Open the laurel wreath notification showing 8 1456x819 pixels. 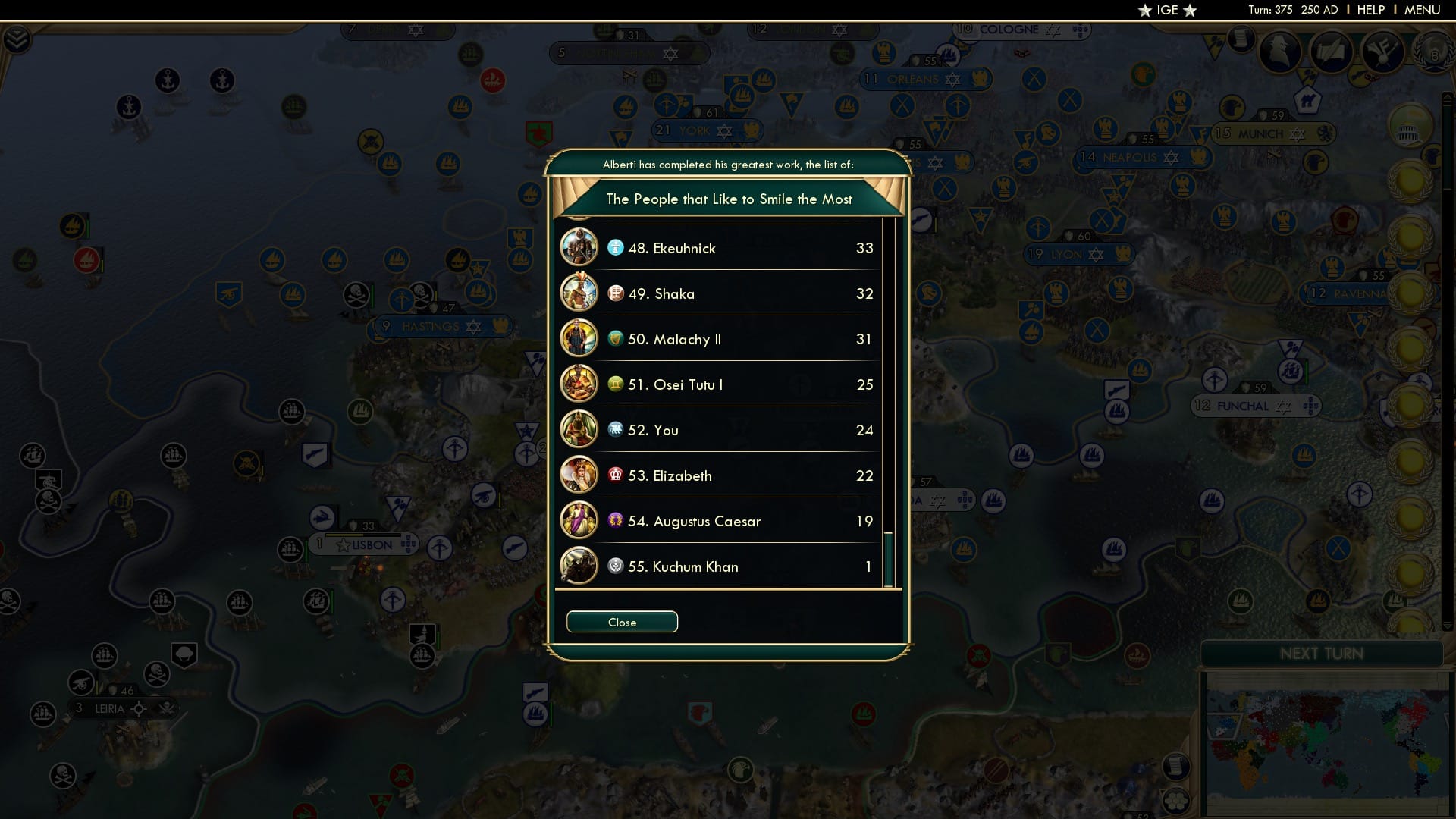(x=1435, y=54)
